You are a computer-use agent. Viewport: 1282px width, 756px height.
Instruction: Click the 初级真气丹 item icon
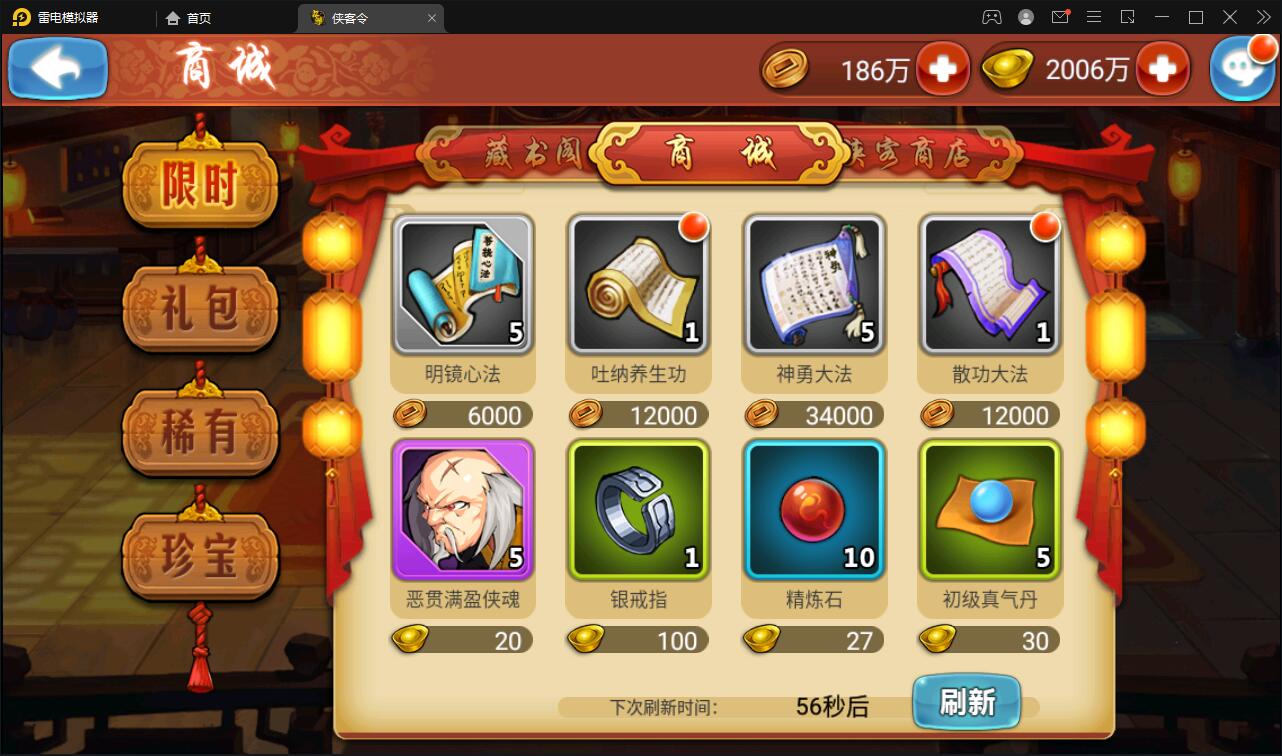point(988,509)
